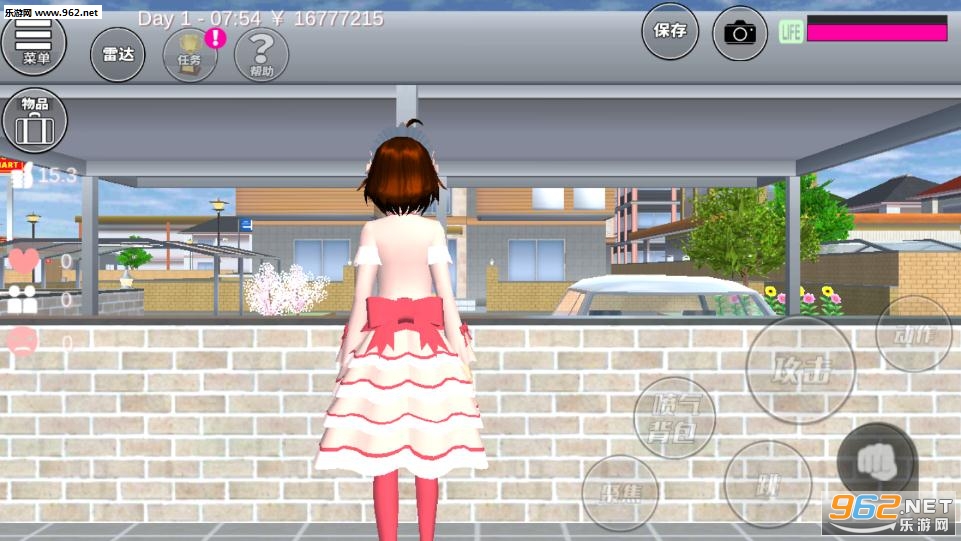Tap the 保存 save button
The width and height of the screenshot is (961, 541).
point(670,31)
